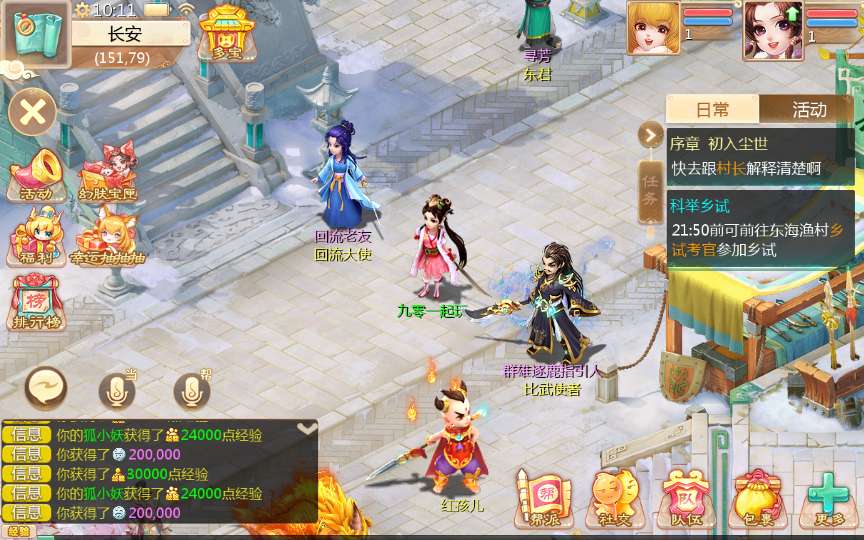Open the 活动 events megaphone icon

click(36, 176)
